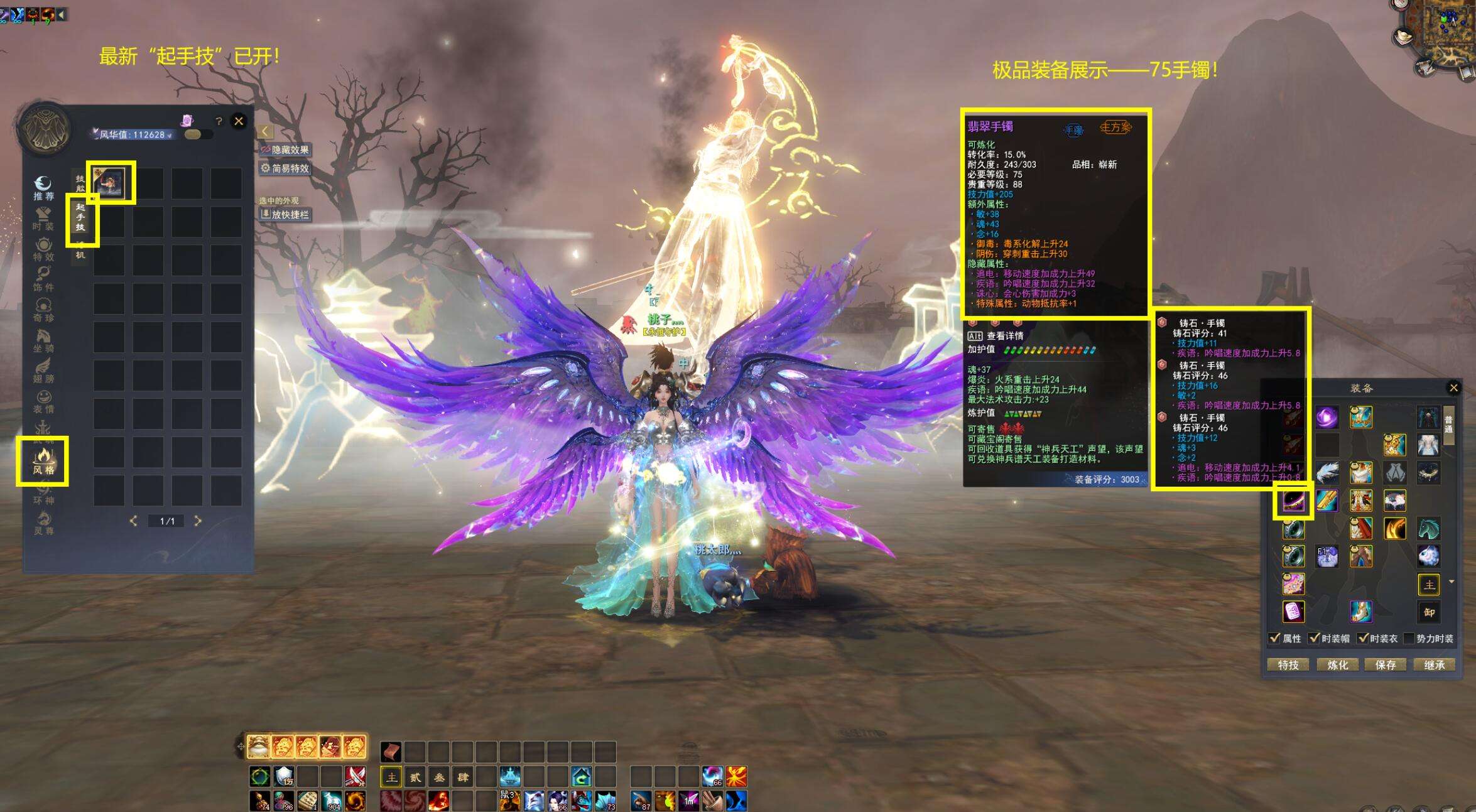
Task: Click the 保存 save button
Action: tap(1386, 664)
